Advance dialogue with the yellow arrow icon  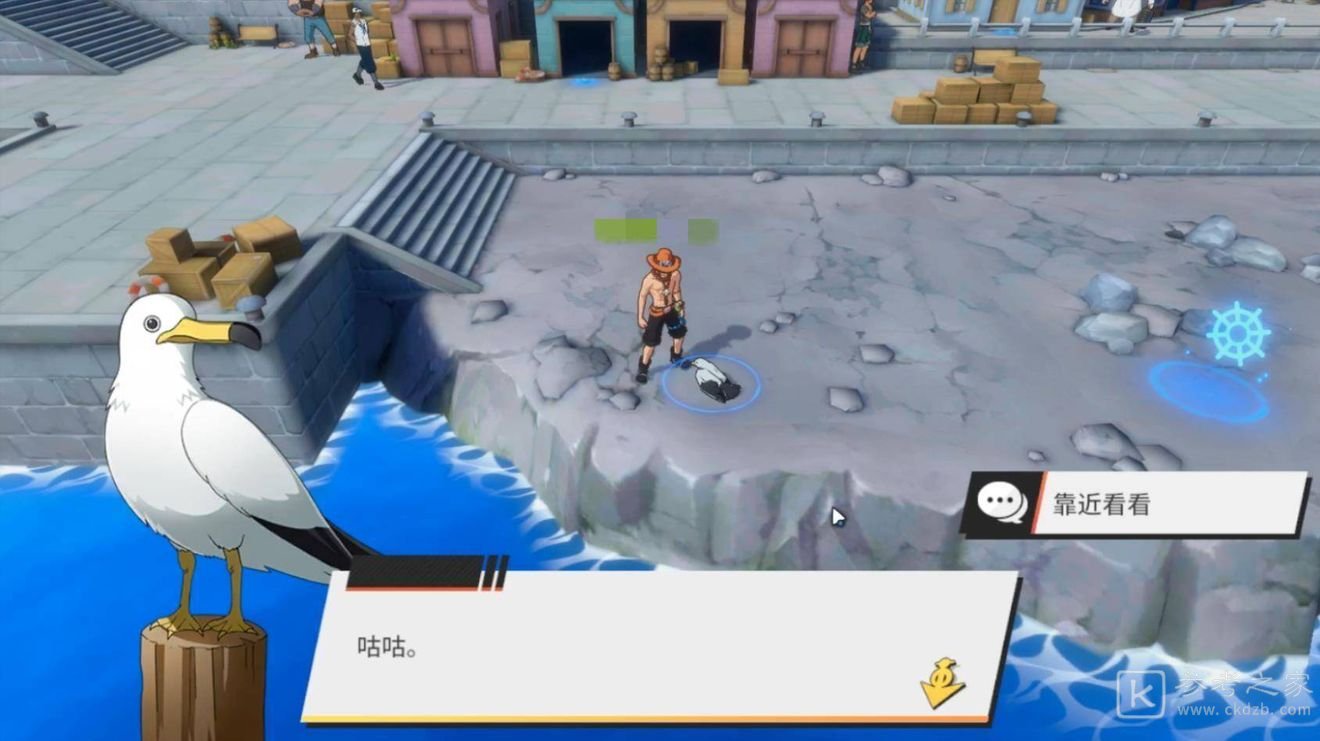click(942, 683)
